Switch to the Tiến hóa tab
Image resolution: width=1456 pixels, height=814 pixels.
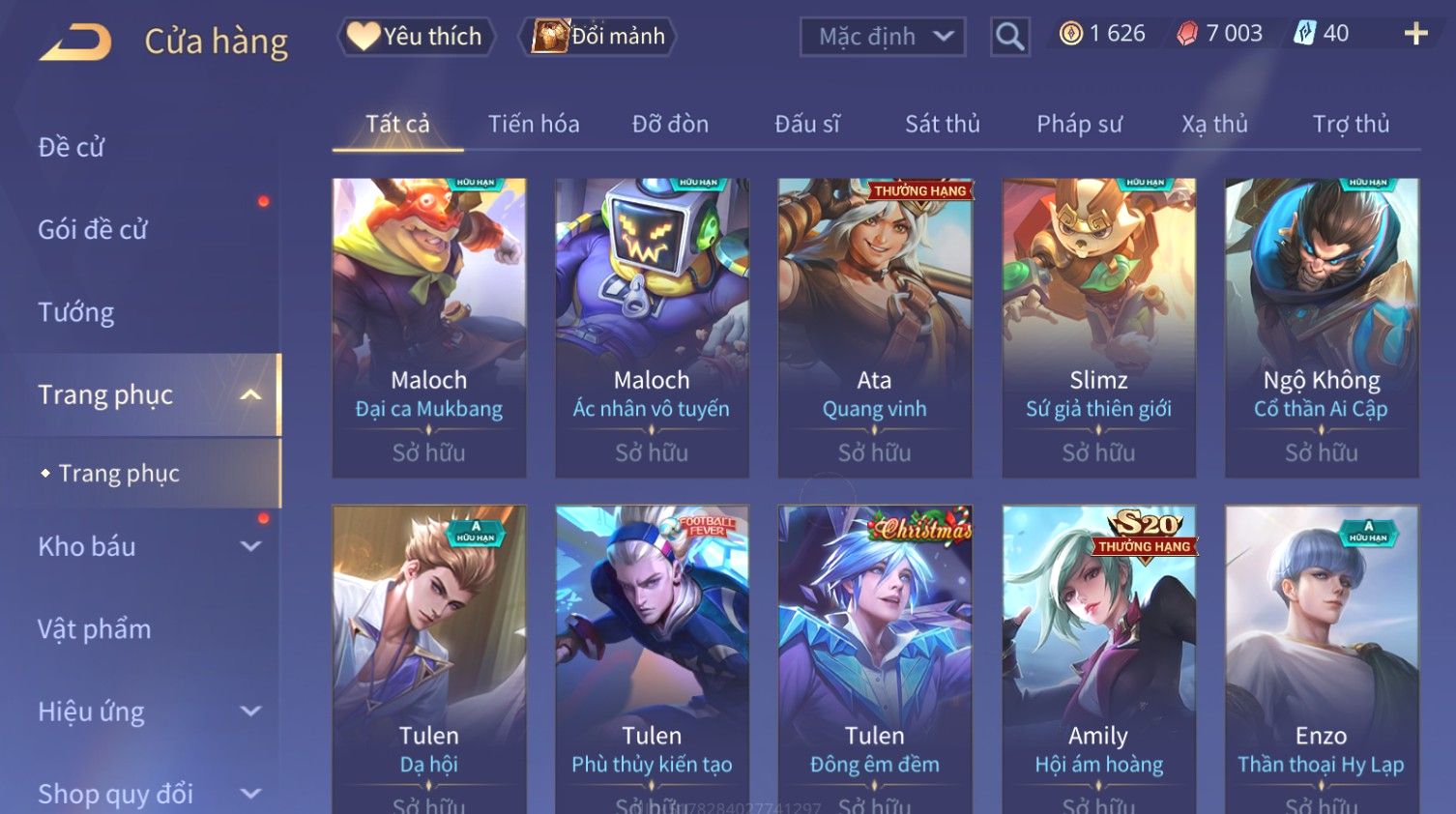coord(534,124)
